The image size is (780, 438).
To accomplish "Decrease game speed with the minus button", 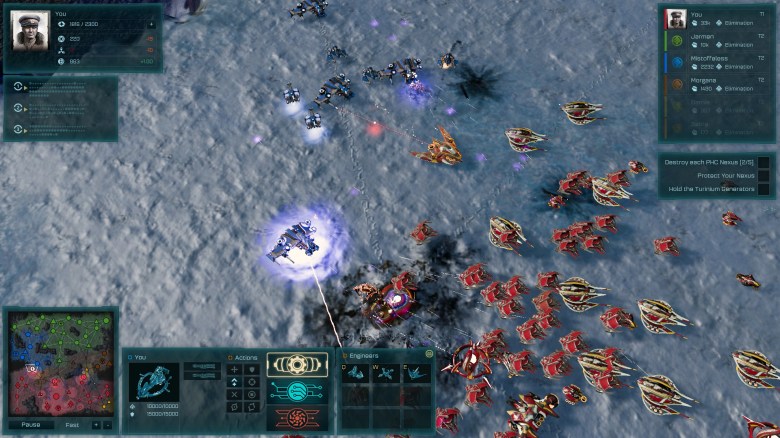I will click(x=108, y=424).
